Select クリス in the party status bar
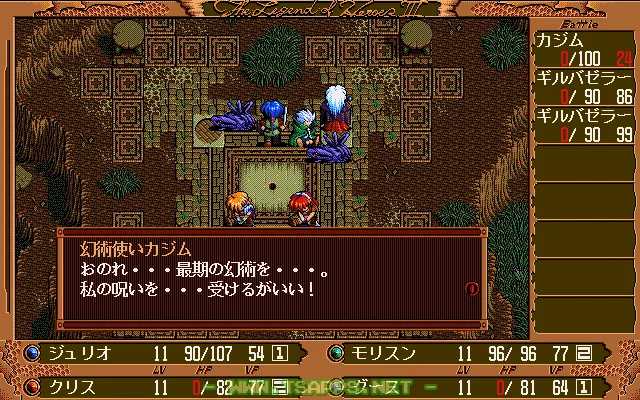Viewport: 640px width, 400px height. point(67,383)
